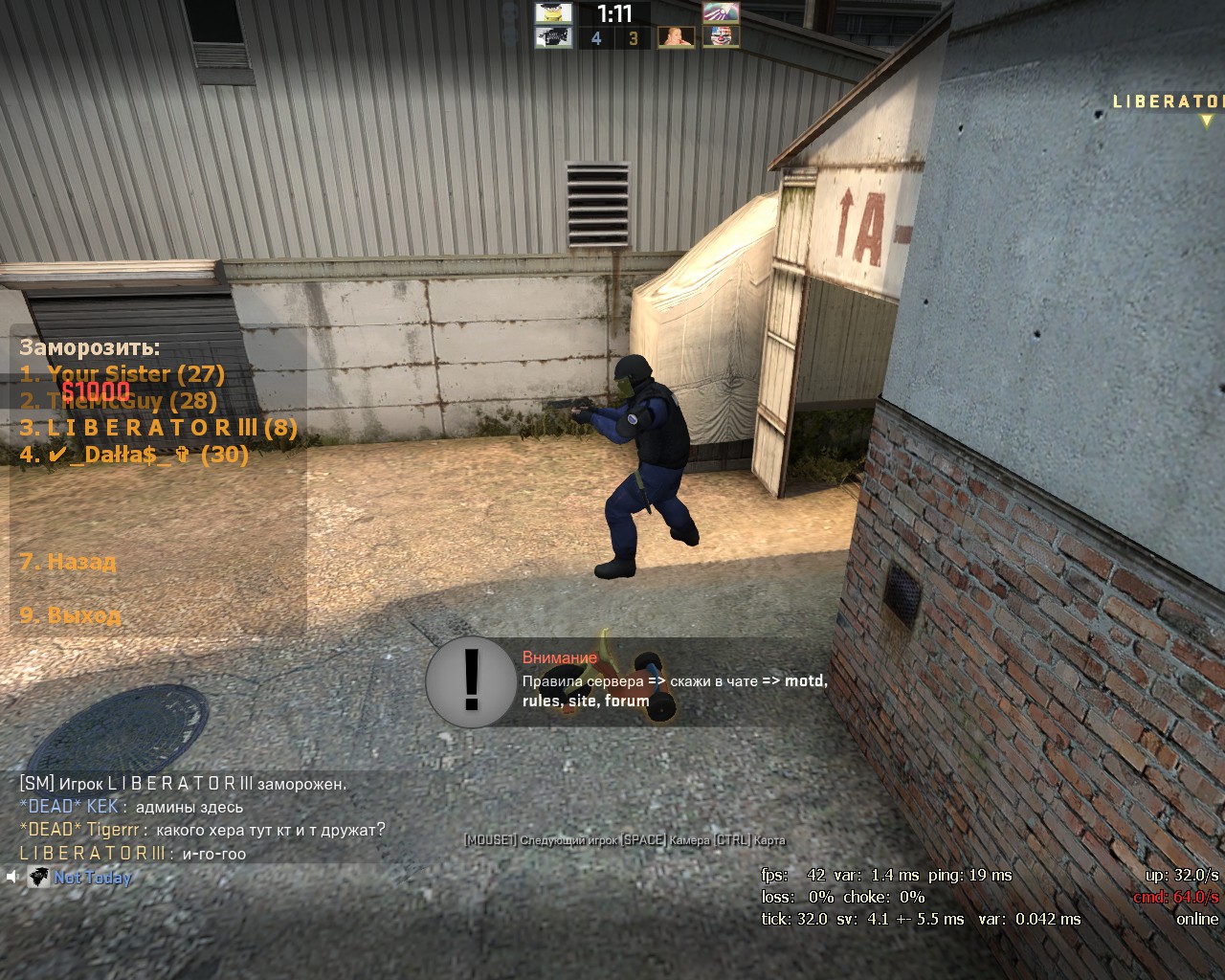
Task: Pick the _Dałła$_ player entry
Action: coord(134,454)
